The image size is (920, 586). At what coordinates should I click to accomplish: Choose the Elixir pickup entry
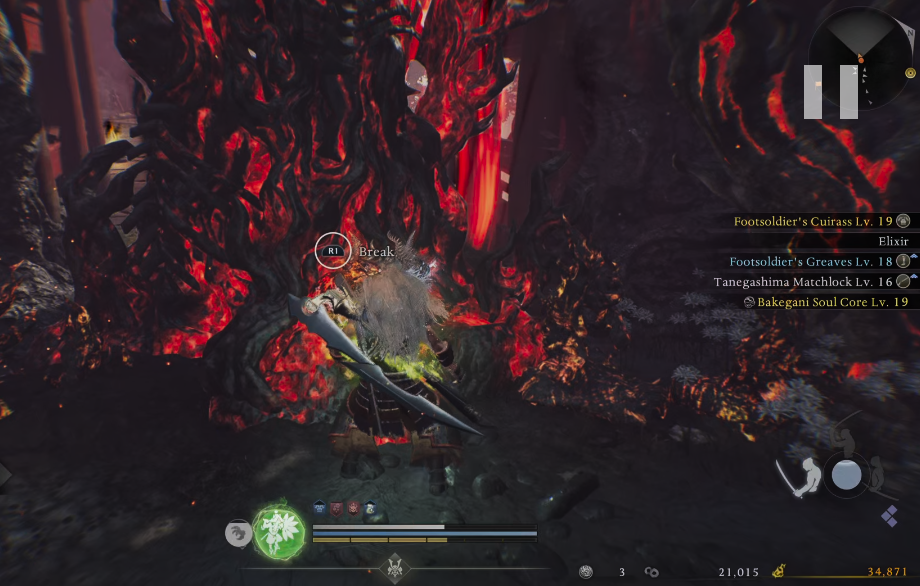892,241
